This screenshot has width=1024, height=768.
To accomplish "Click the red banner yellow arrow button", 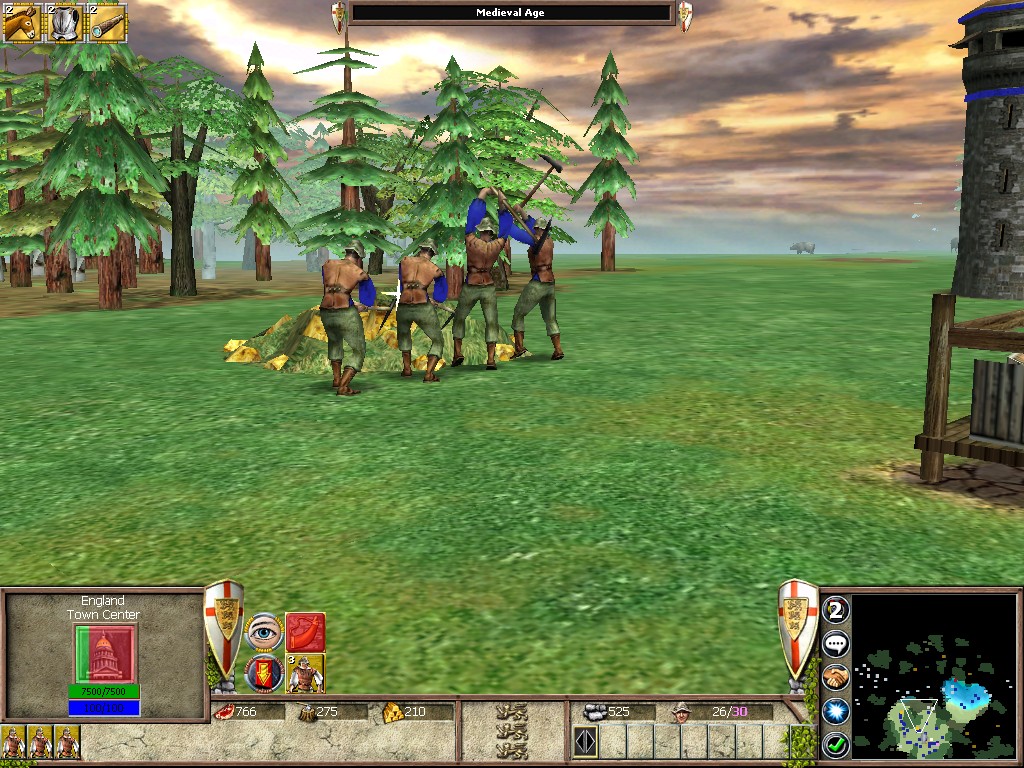I will pos(264,674).
